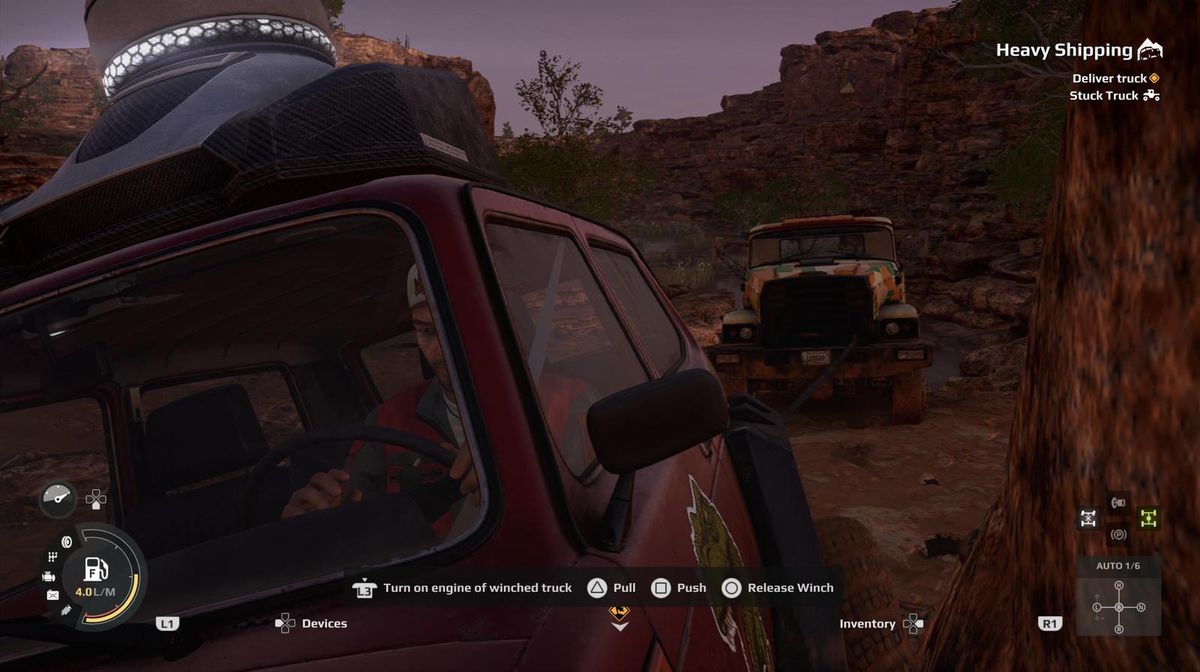This screenshot has width=1200, height=672.
Task: Click the round speedometer dial icon
Action: click(57, 498)
